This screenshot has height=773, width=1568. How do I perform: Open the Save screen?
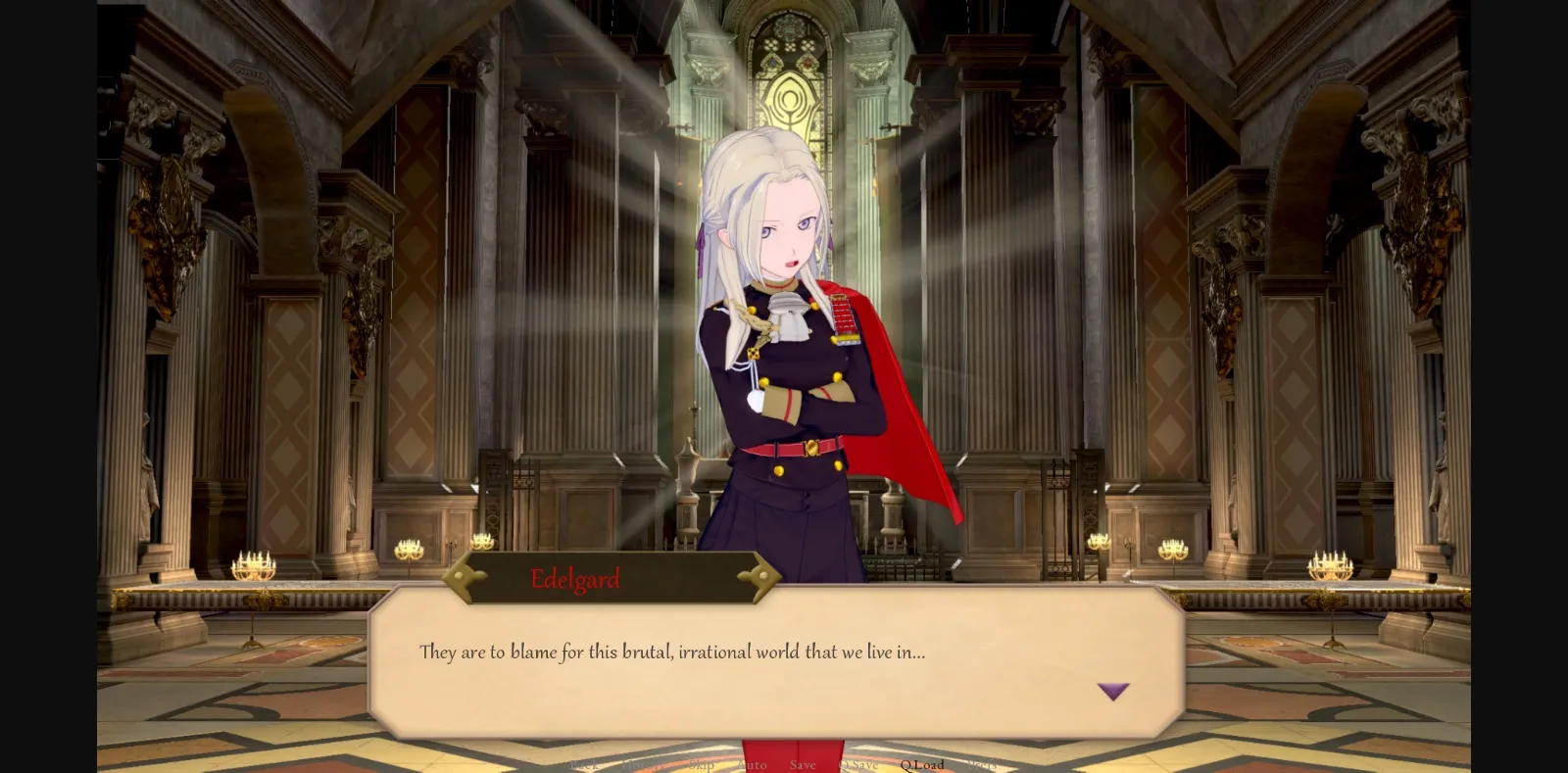[x=803, y=764]
